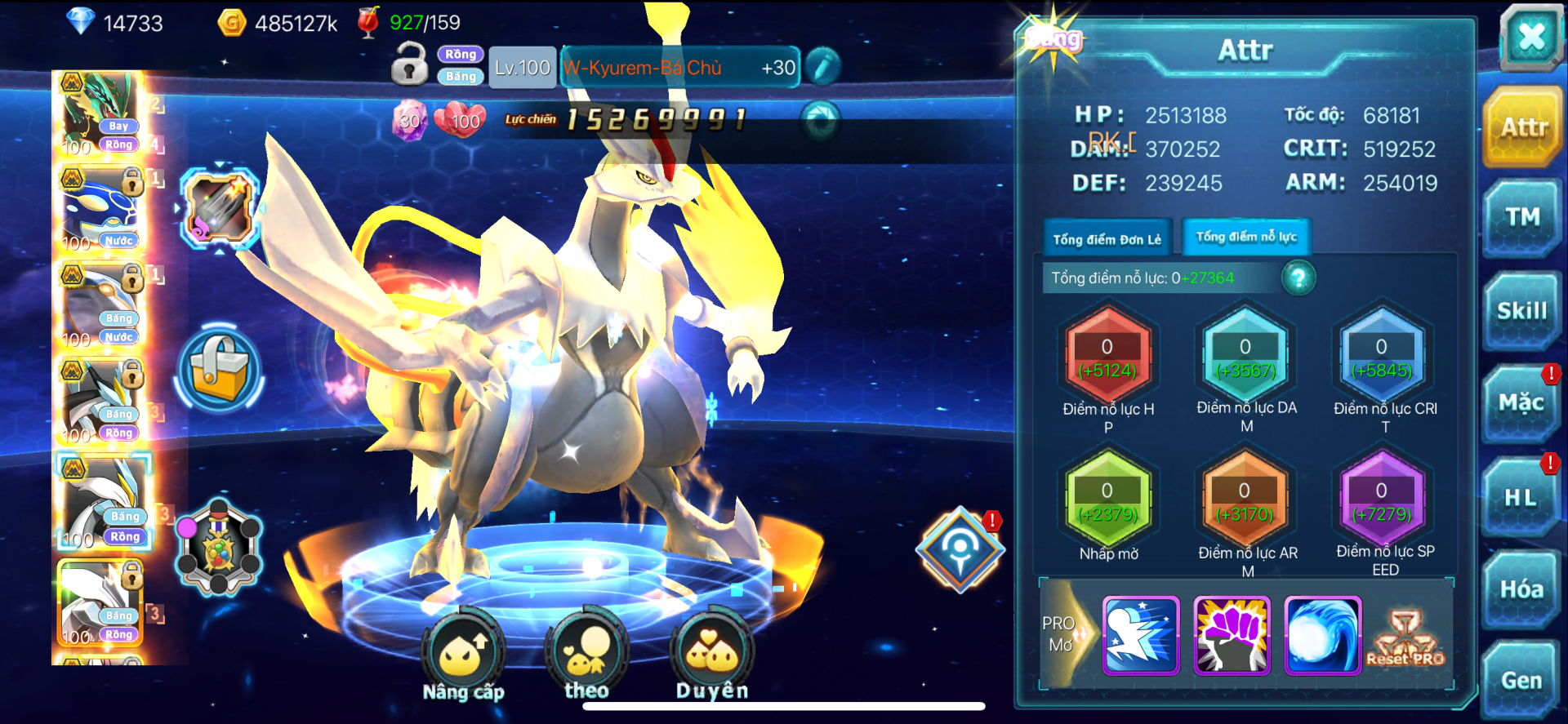Open the Skill side tab
Screen dimensions: 1568x724
(1522, 311)
